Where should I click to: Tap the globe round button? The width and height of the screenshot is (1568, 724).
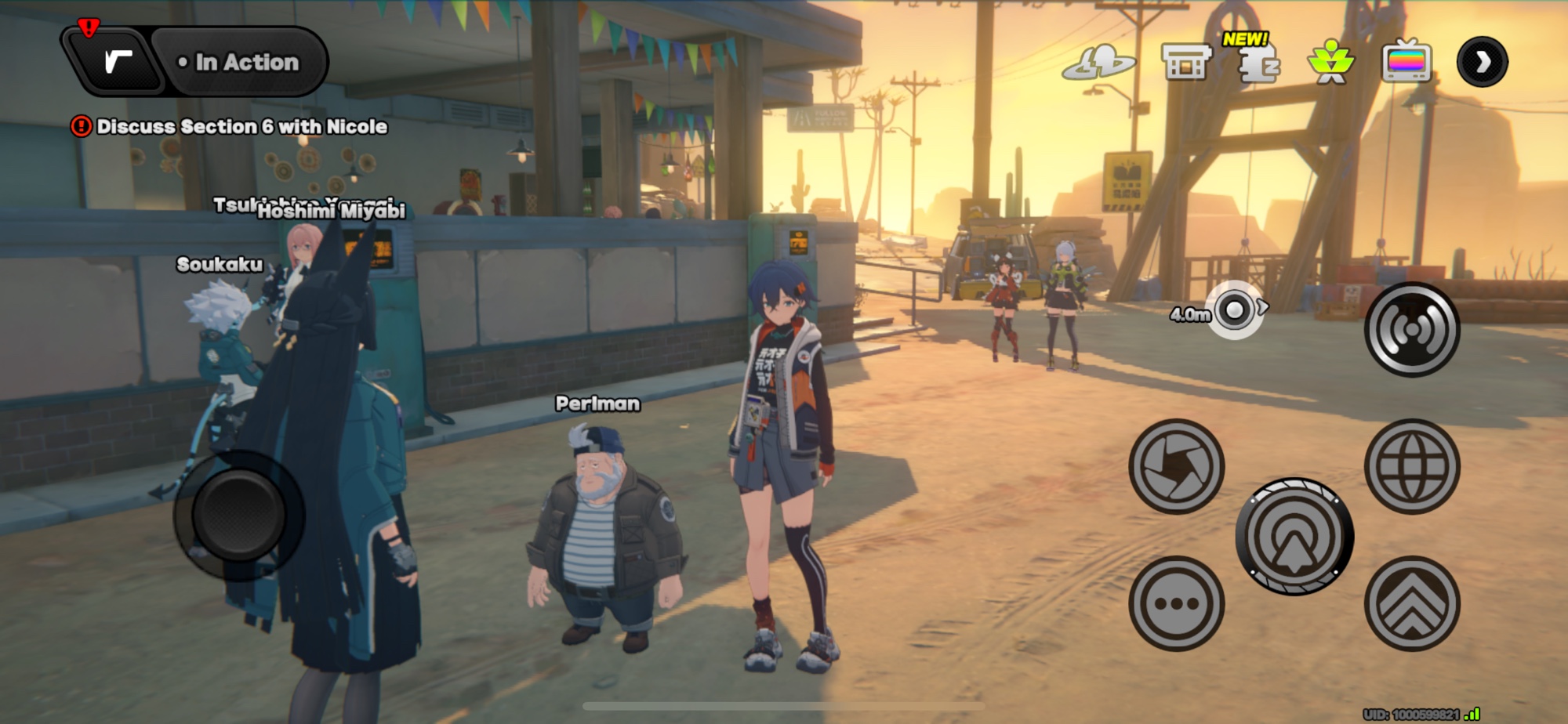tap(1412, 466)
